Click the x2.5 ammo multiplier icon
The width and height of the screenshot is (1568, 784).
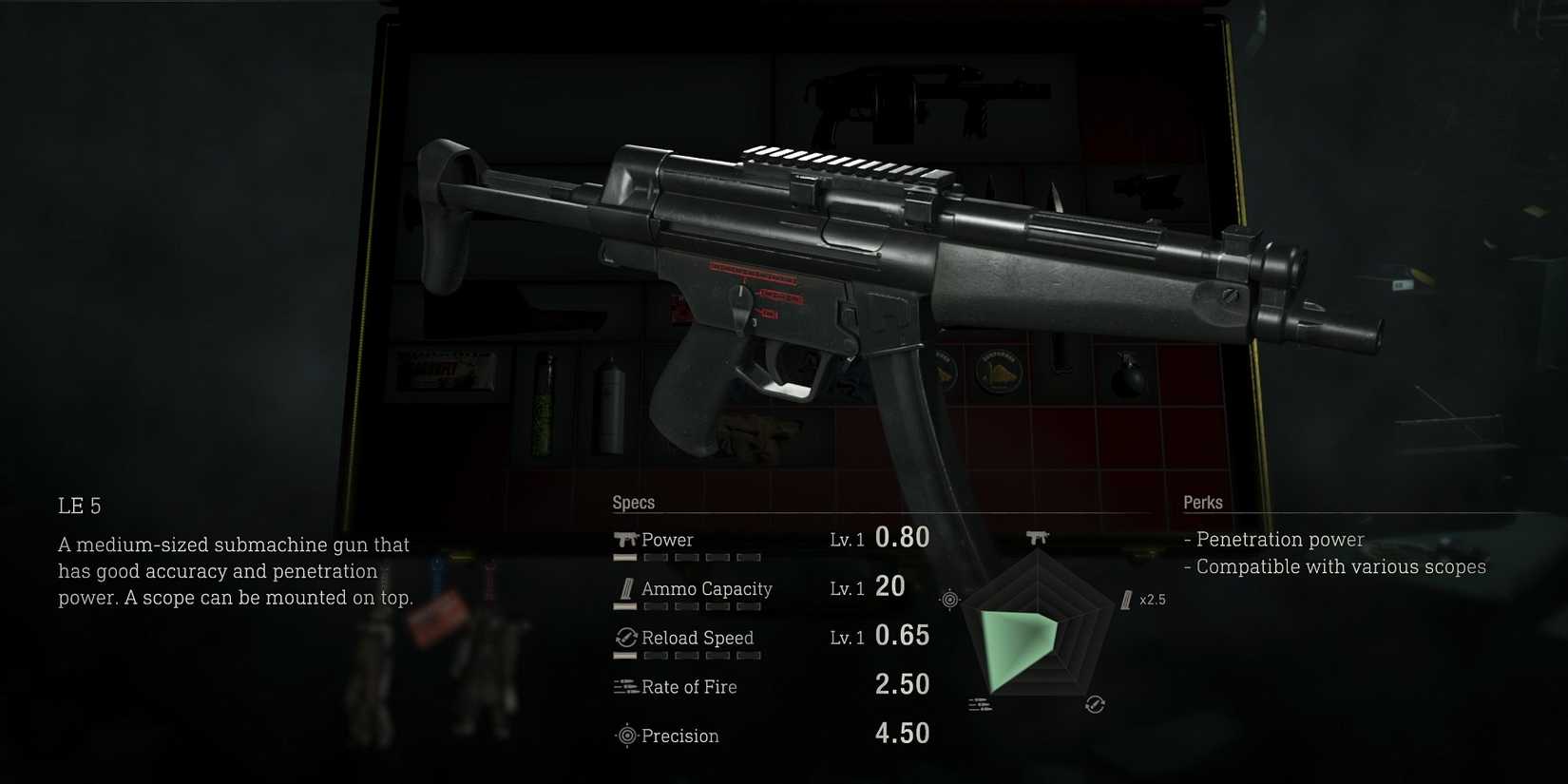point(1132,600)
